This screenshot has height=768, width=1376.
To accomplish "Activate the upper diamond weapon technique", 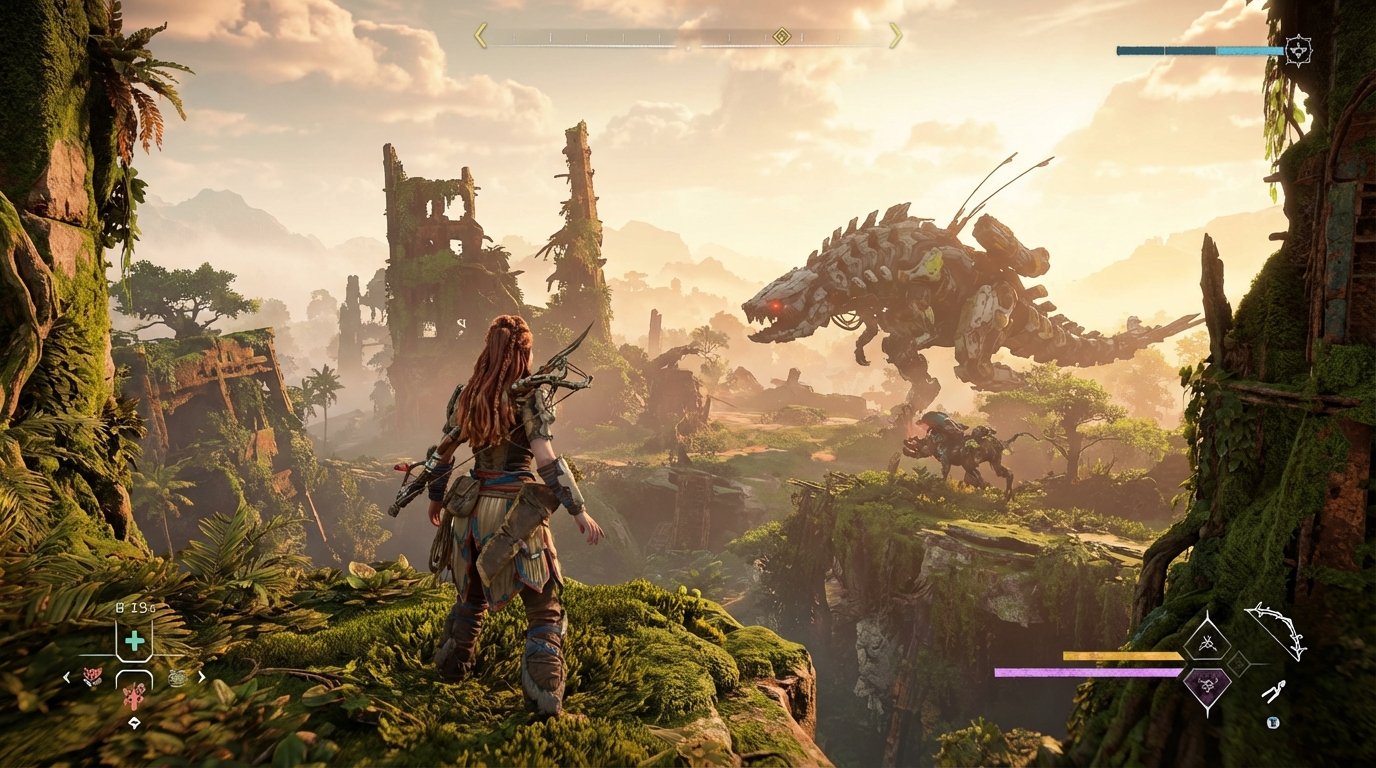I will pyautogui.click(x=1205, y=641).
